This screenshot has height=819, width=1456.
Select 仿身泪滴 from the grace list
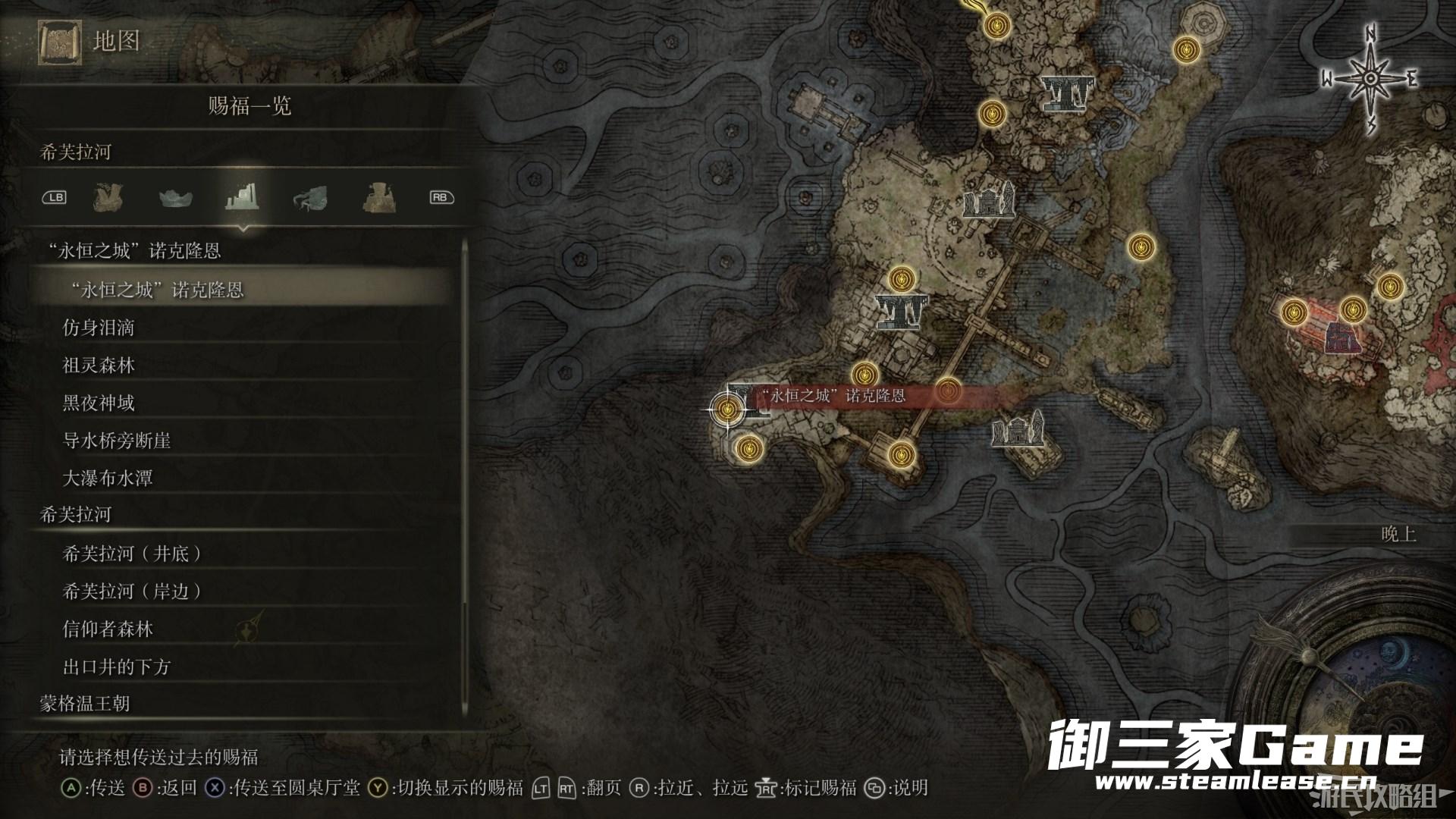pos(99,328)
